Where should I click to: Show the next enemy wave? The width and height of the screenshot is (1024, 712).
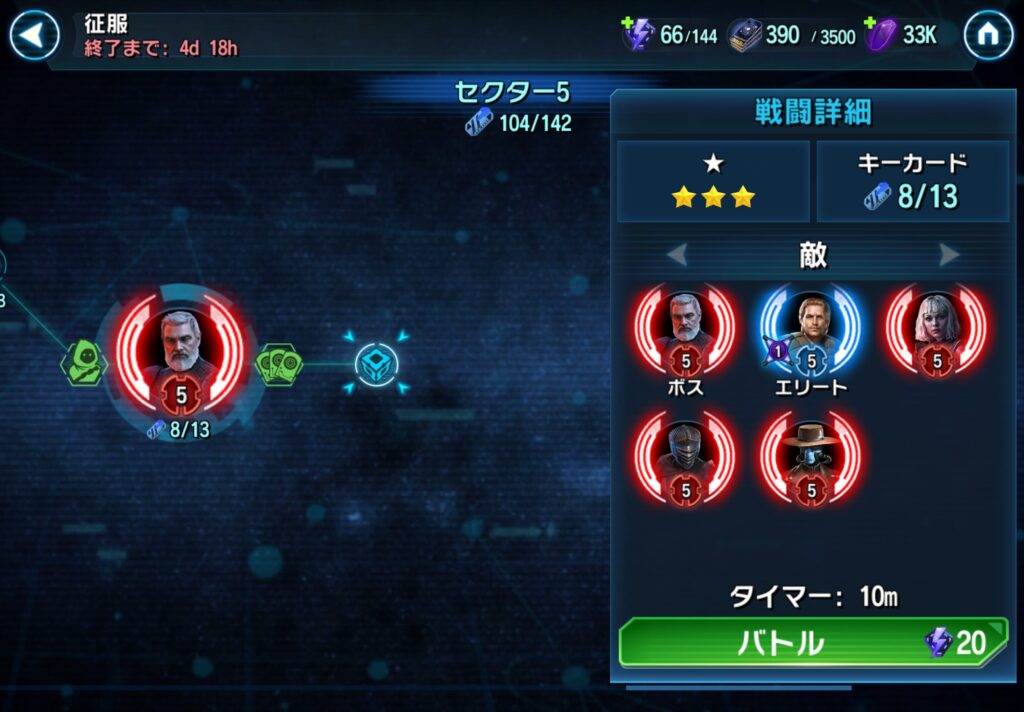949,255
